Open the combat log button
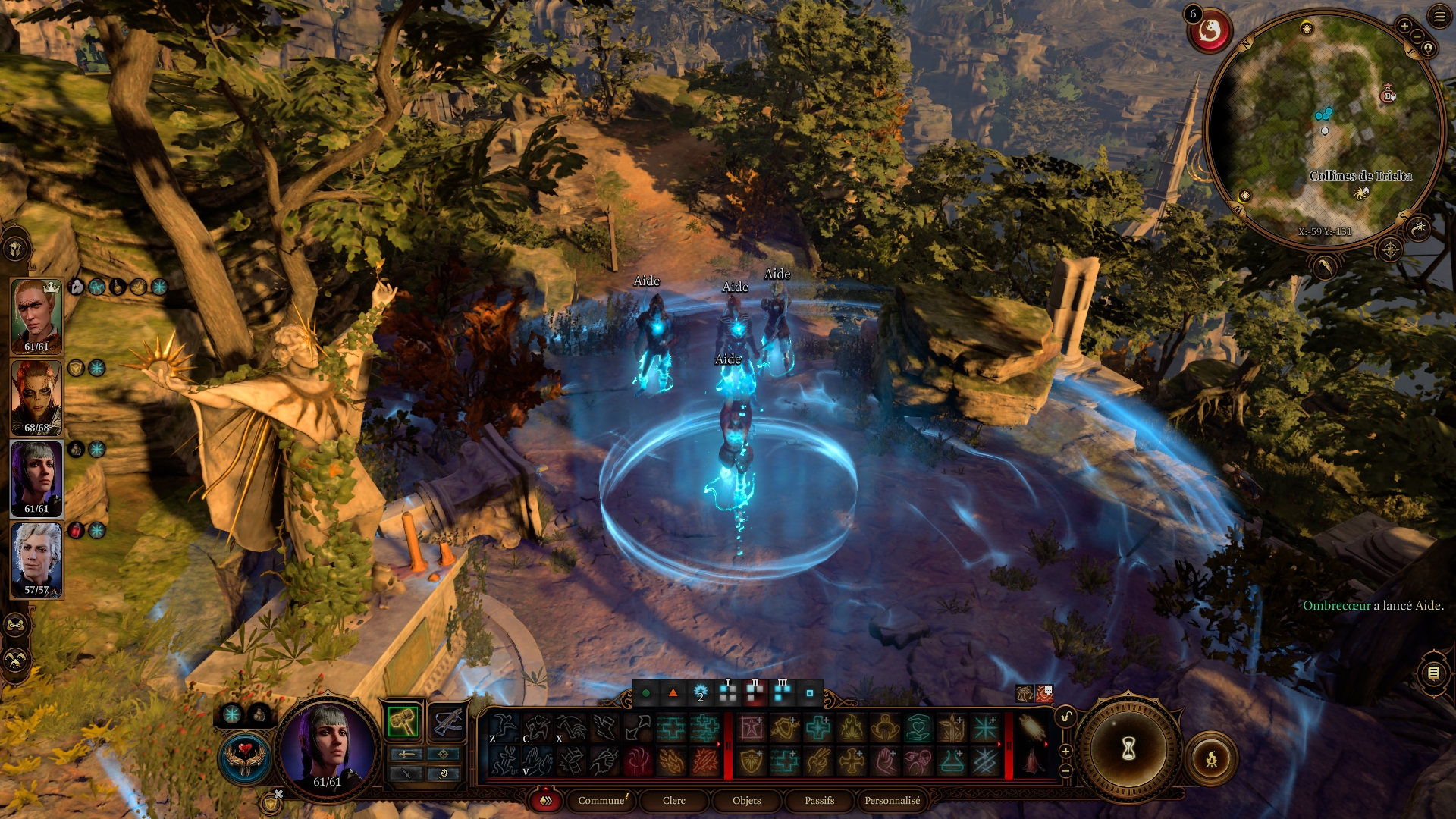Image resolution: width=1456 pixels, height=819 pixels. point(1433,673)
